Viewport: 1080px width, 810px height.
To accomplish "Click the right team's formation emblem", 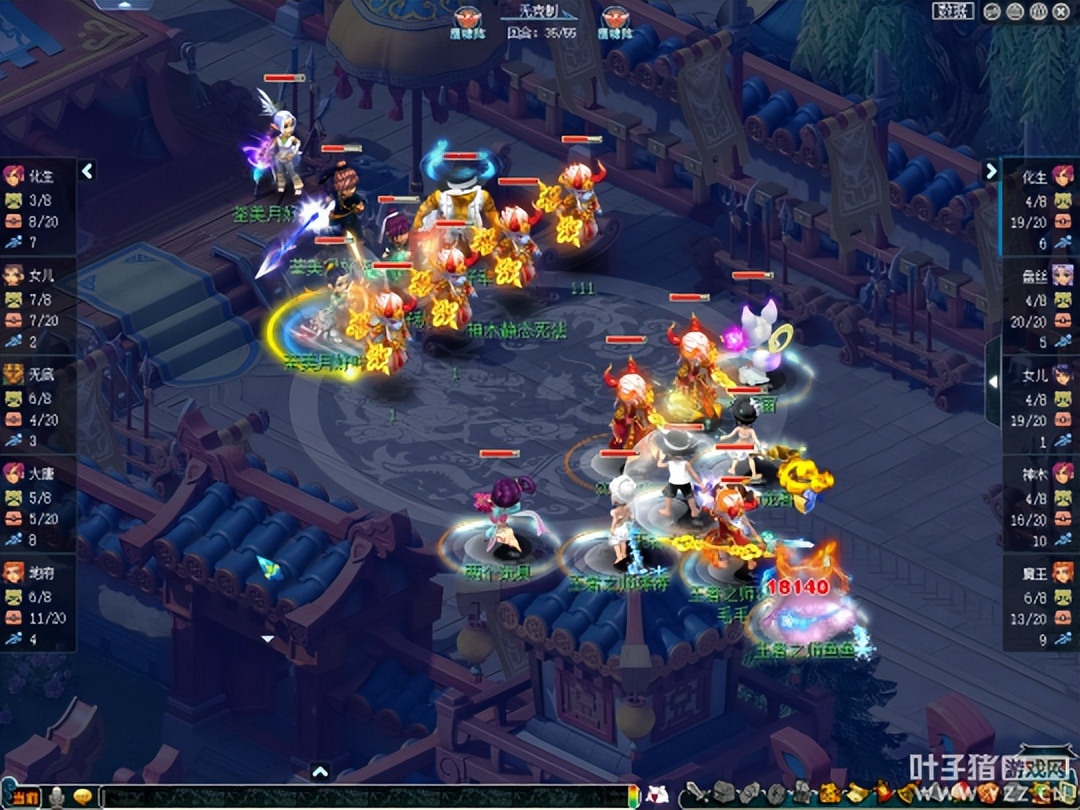I will [614, 18].
